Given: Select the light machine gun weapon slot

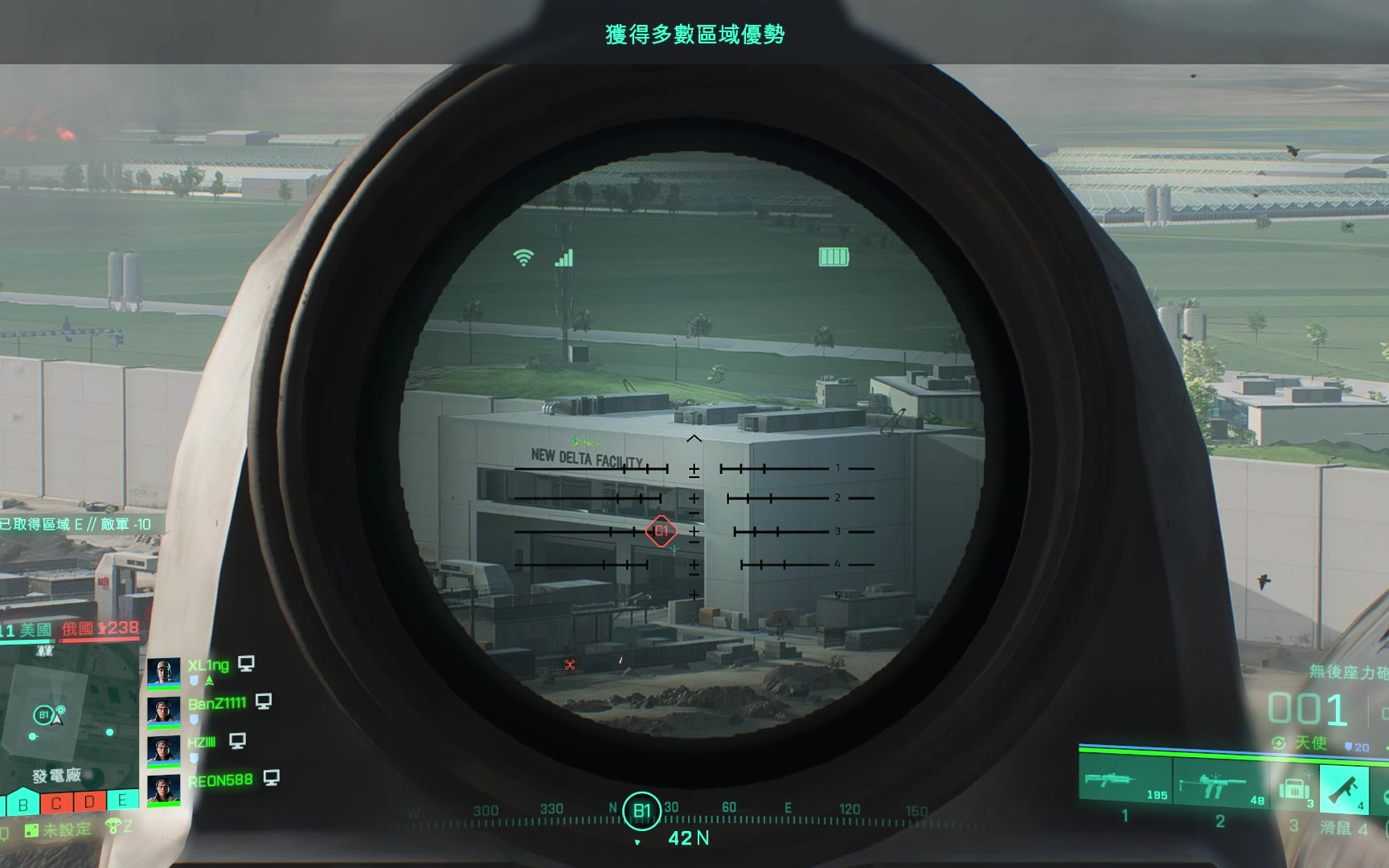Looking at the screenshot, I should 1125,780.
